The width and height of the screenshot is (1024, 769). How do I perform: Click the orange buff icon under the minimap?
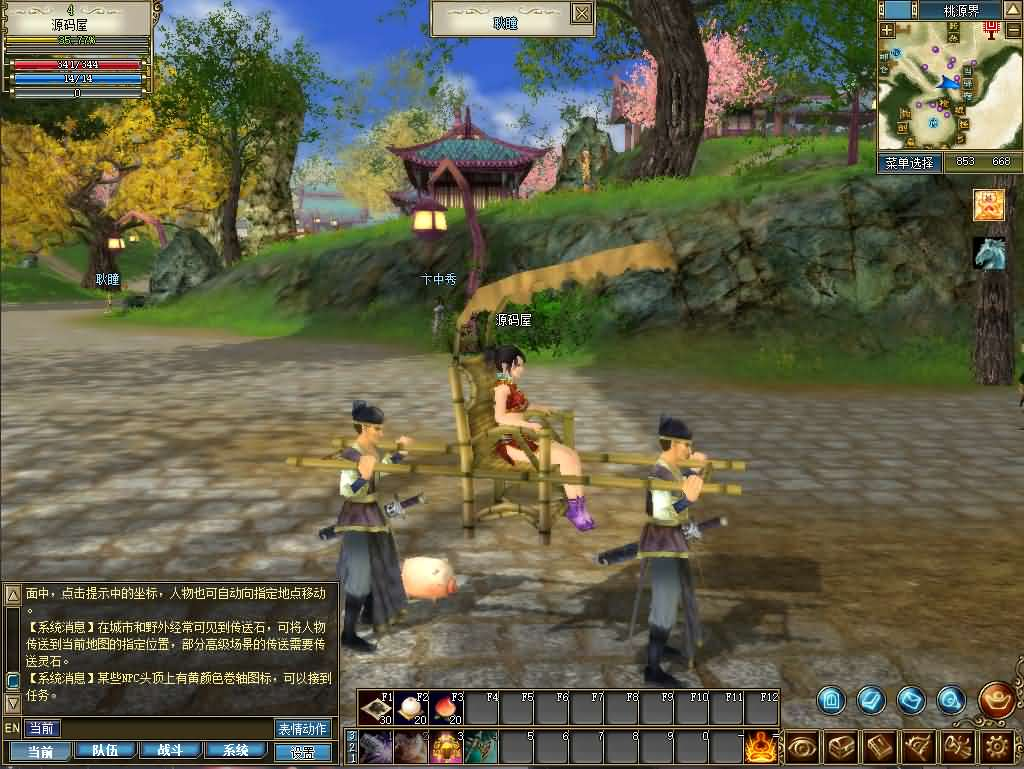coord(989,204)
